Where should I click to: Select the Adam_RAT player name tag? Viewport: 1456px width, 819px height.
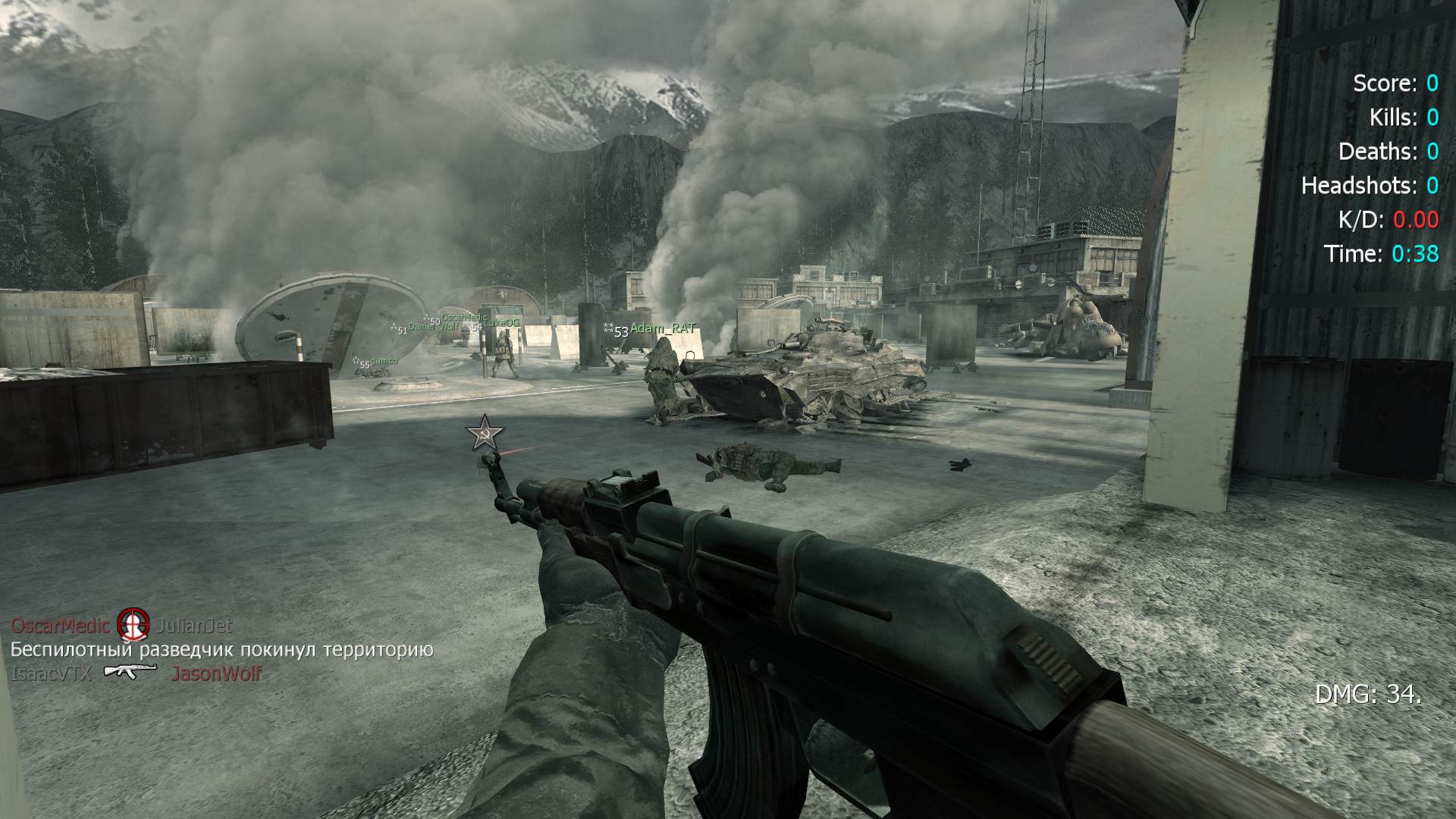663,328
